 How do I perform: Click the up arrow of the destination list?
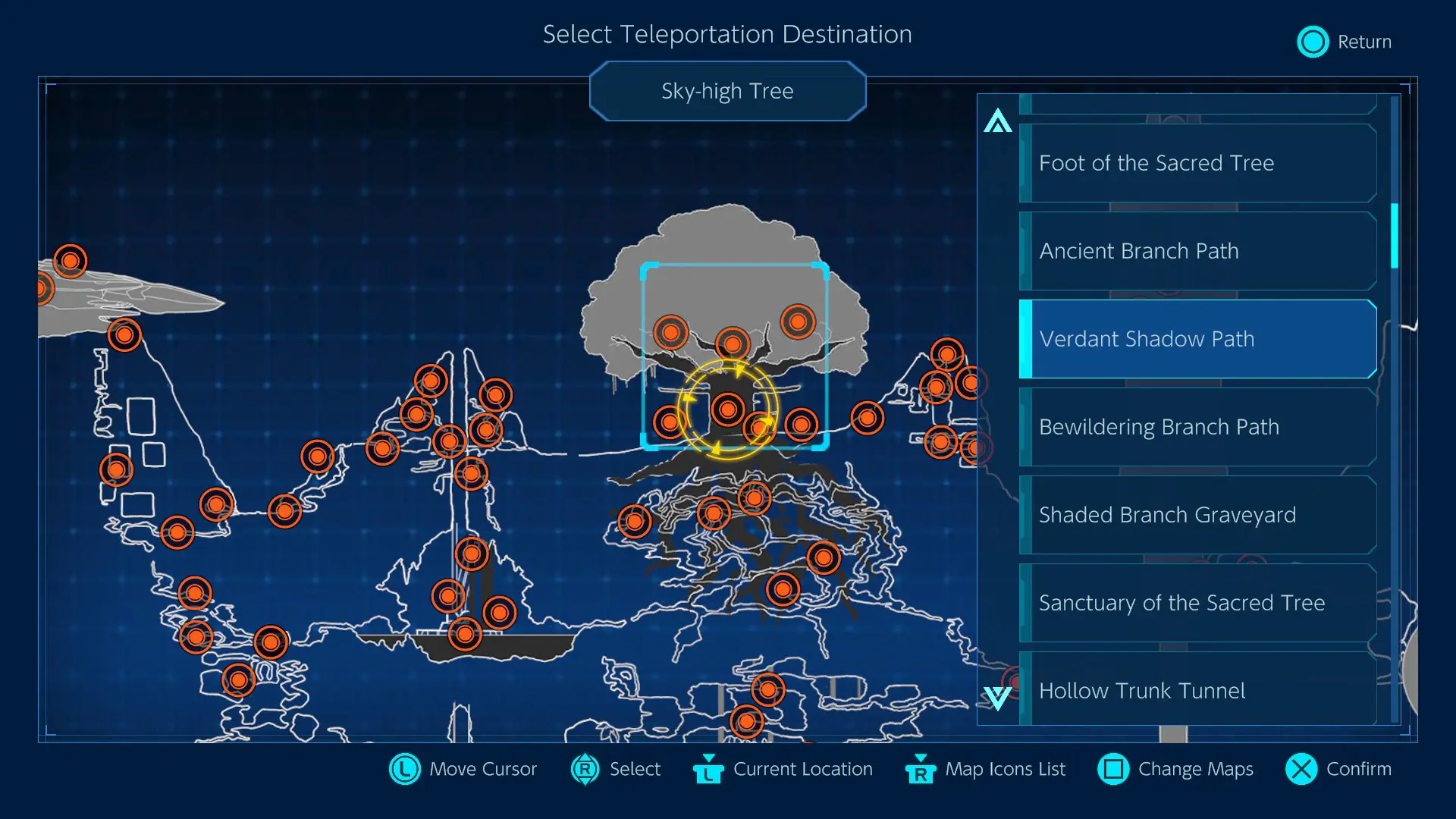tap(997, 121)
